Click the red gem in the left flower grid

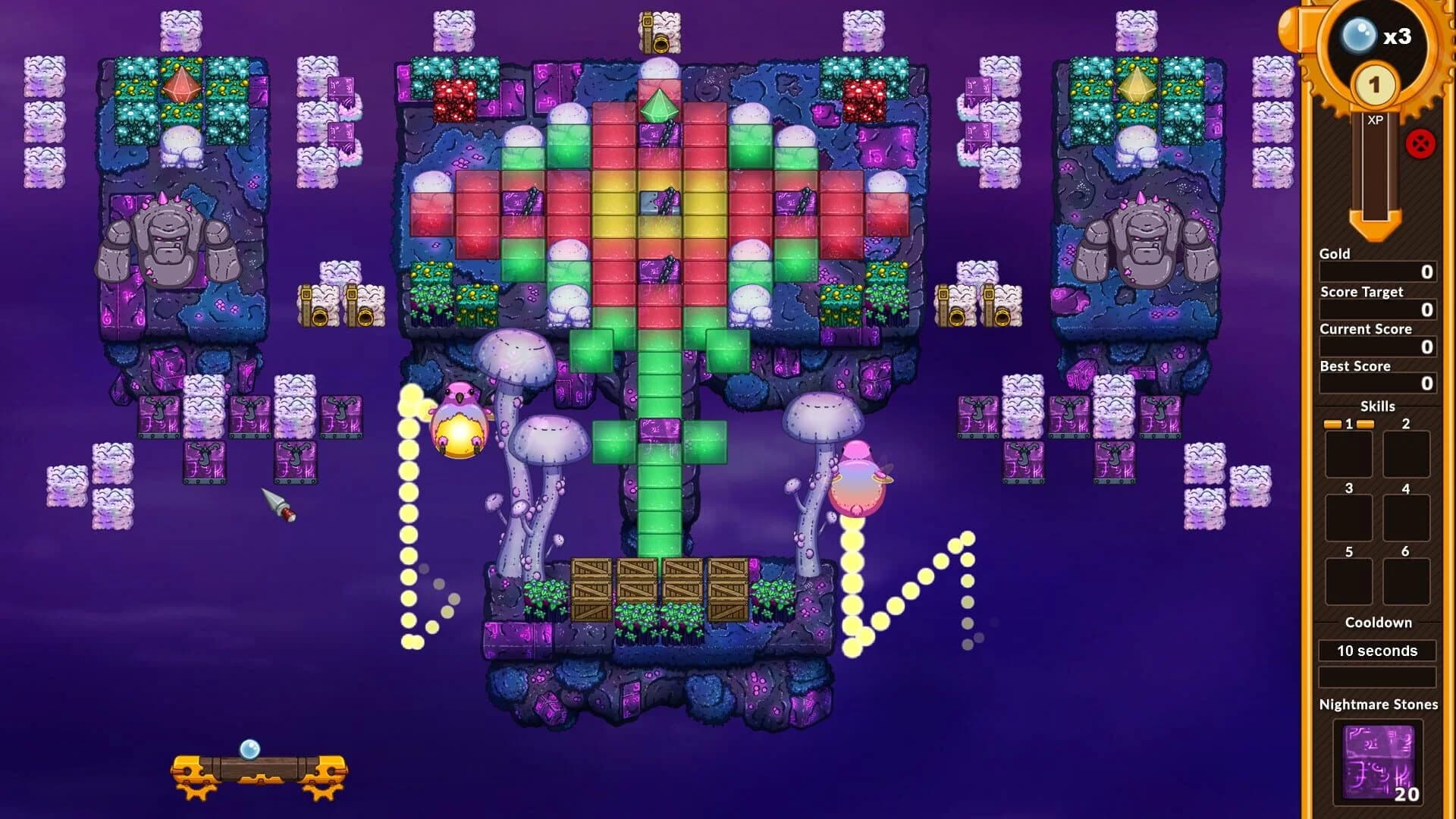click(x=182, y=86)
